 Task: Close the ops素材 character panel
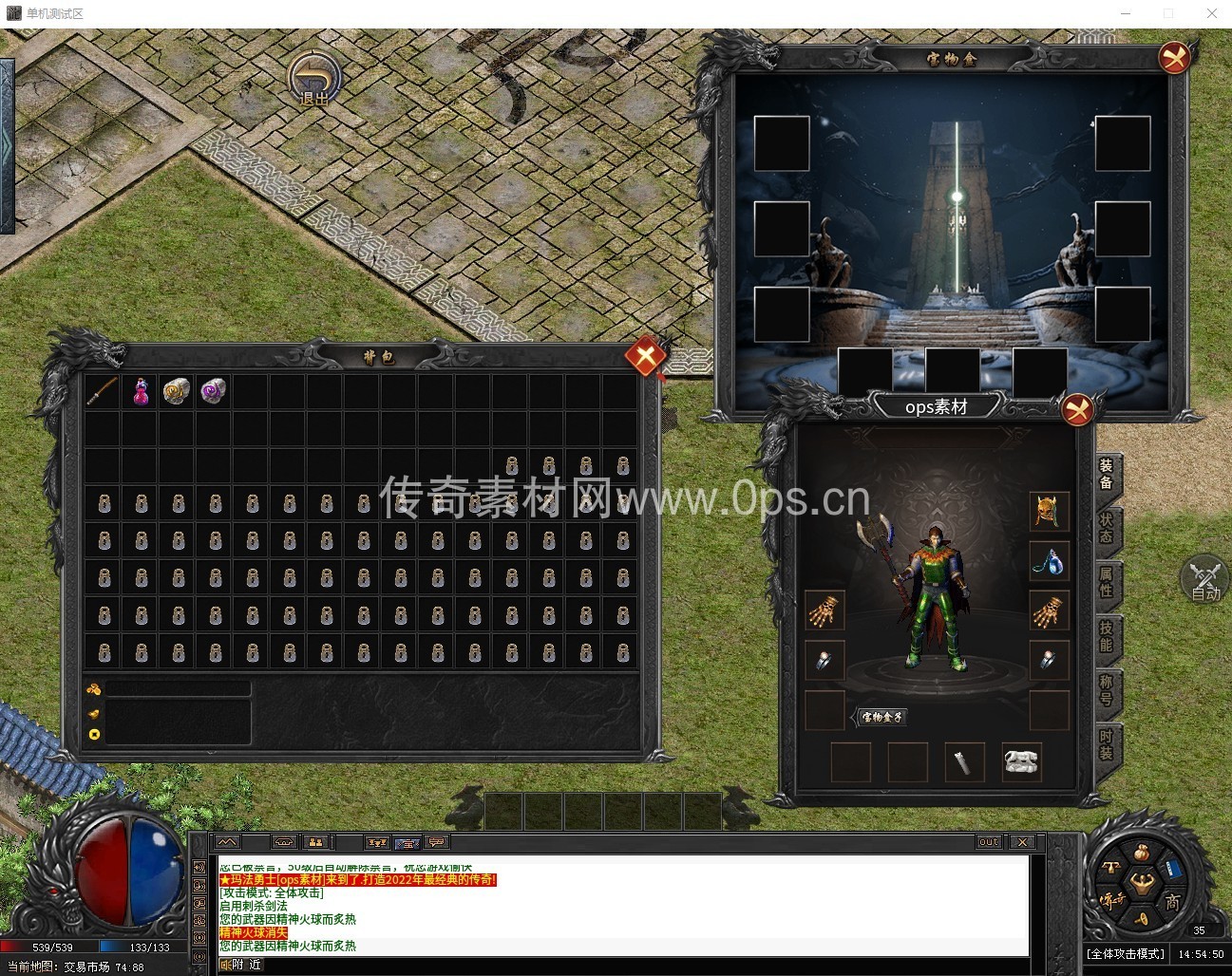tap(1076, 409)
